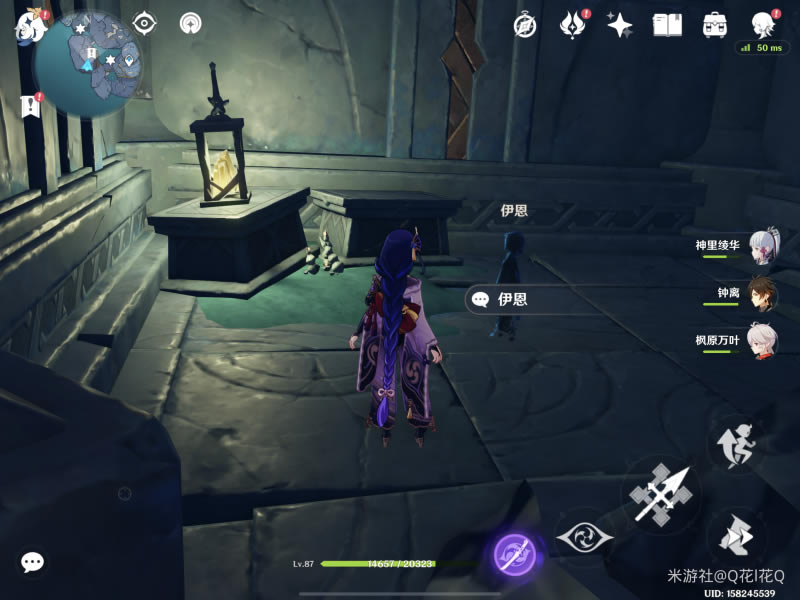Open the Wish star icon
Screen dimensions: 800x600
coord(619,25)
